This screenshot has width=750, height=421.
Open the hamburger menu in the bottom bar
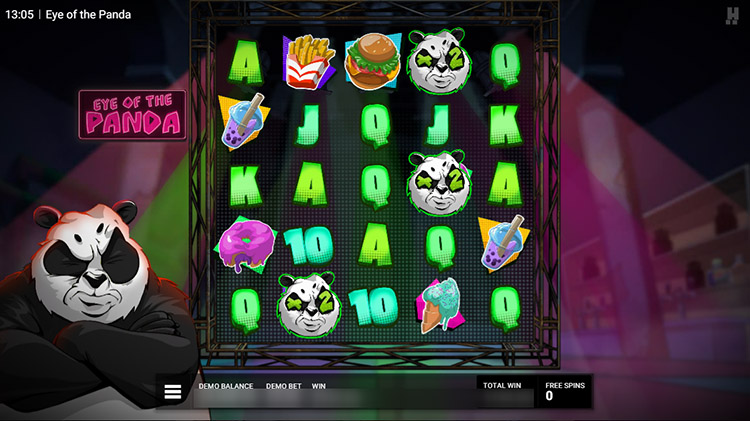pyautogui.click(x=173, y=392)
